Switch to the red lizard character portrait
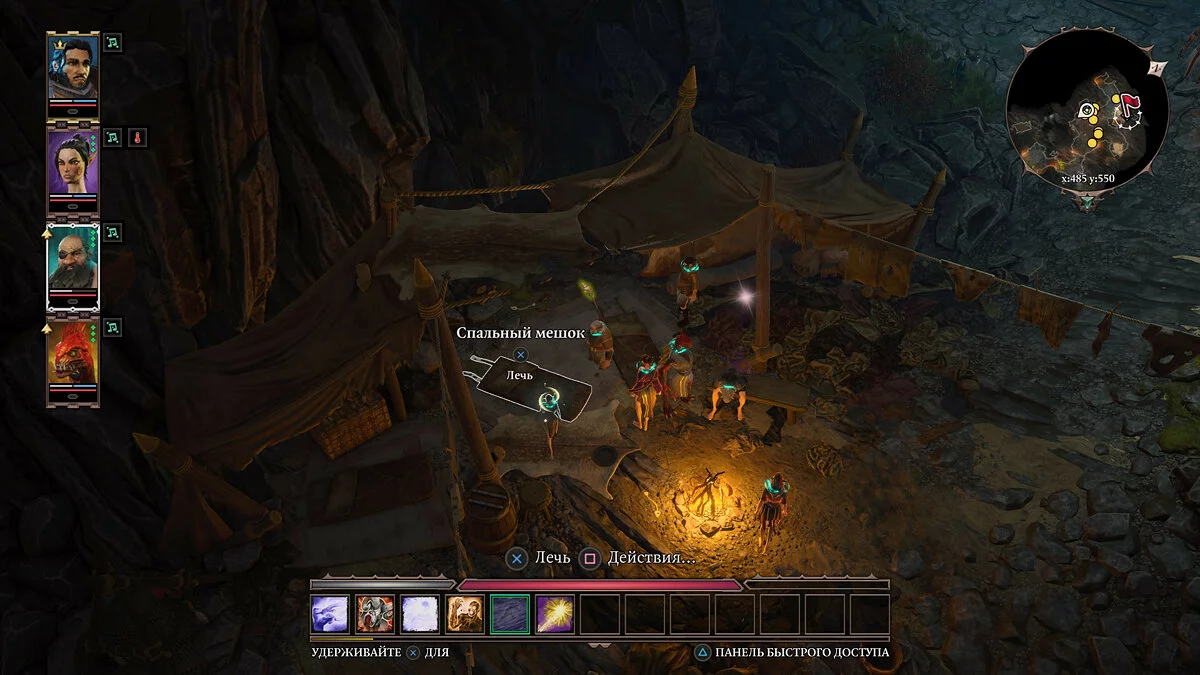The width and height of the screenshot is (1200, 675). tap(73, 353)
